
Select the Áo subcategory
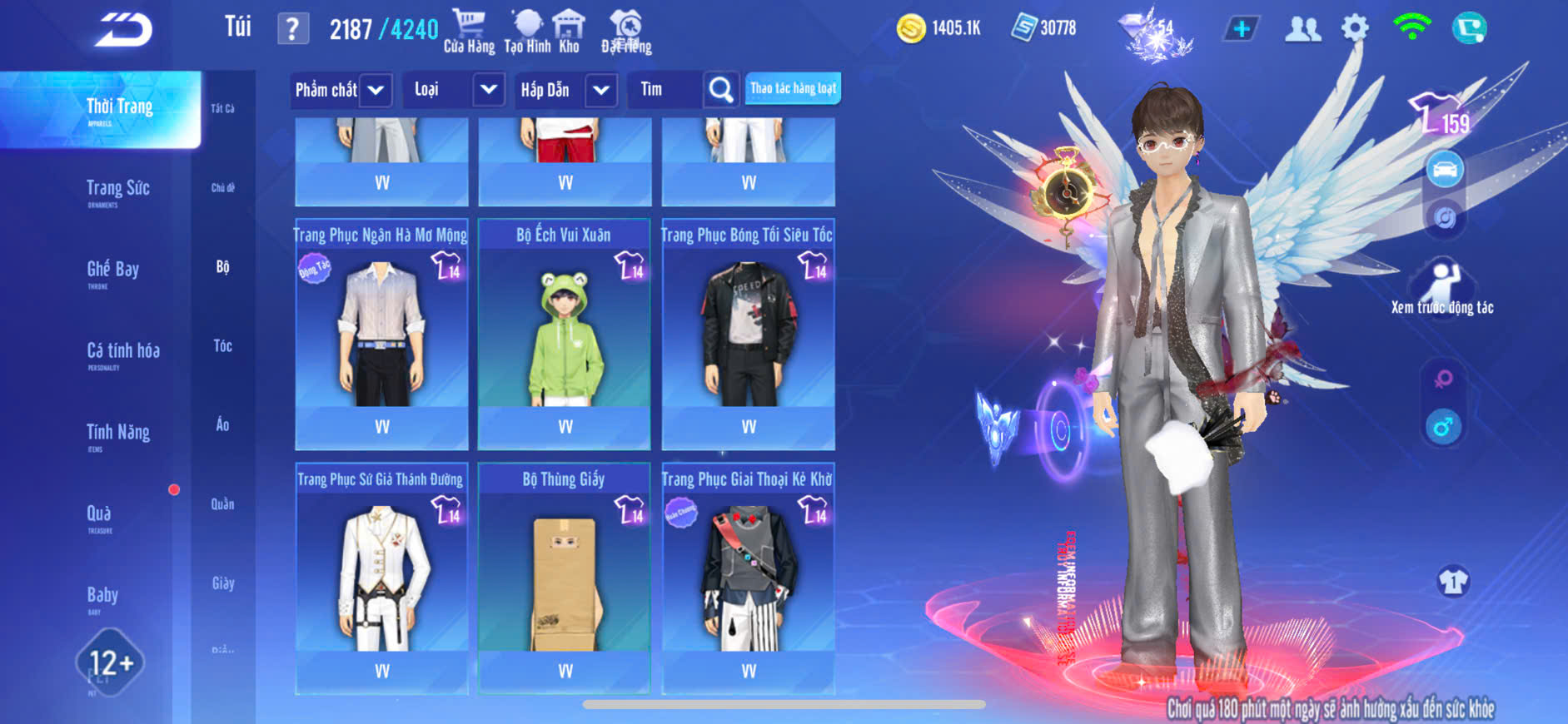(222, 425)
